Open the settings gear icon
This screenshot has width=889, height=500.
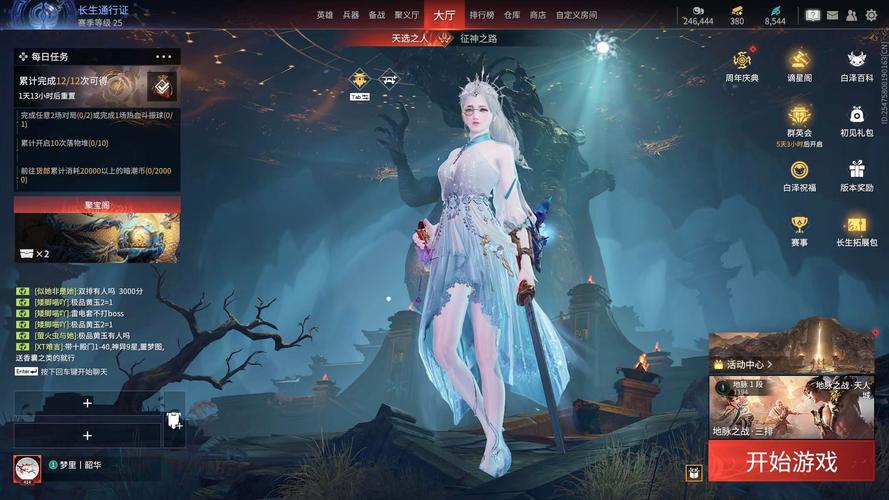[x=871, y=15]
